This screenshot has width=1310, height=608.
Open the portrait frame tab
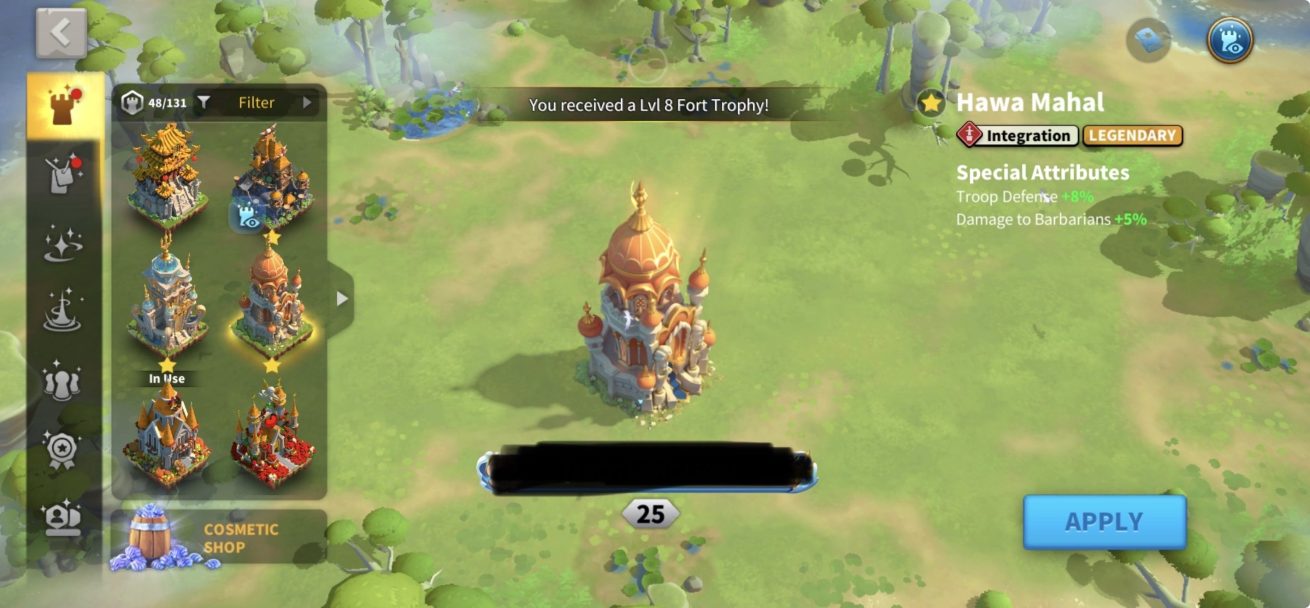pos(65,517)
